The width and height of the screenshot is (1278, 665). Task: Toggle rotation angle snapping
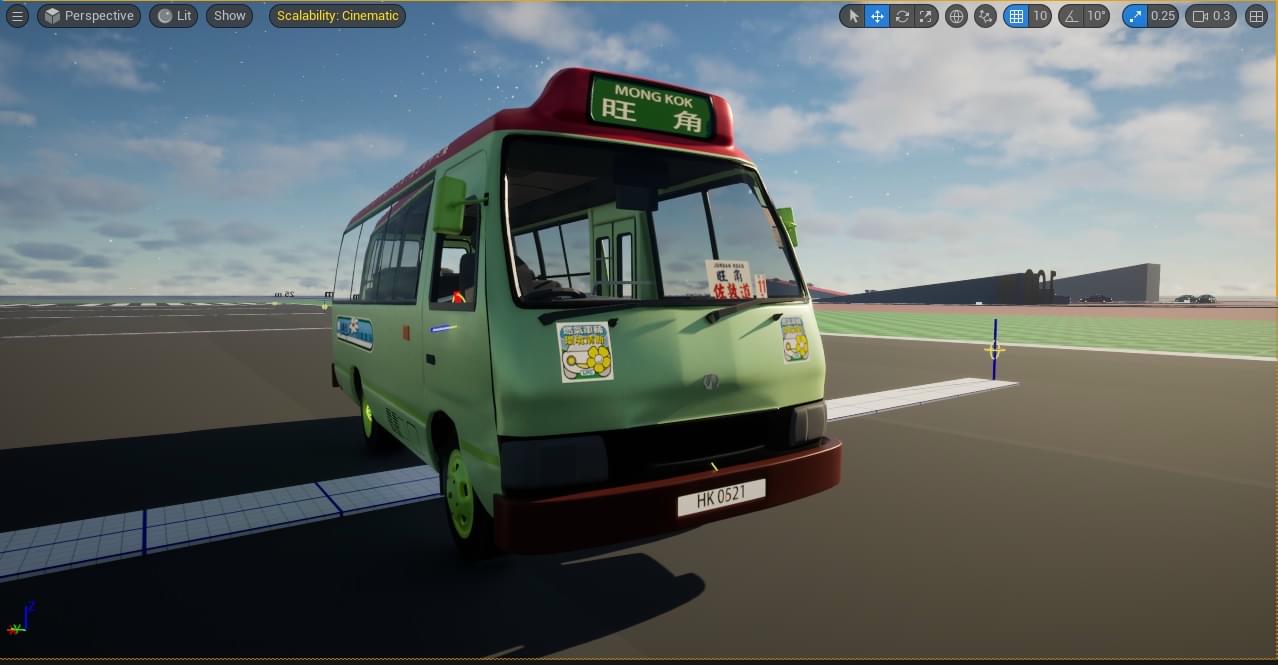[x=1071, y=16]
